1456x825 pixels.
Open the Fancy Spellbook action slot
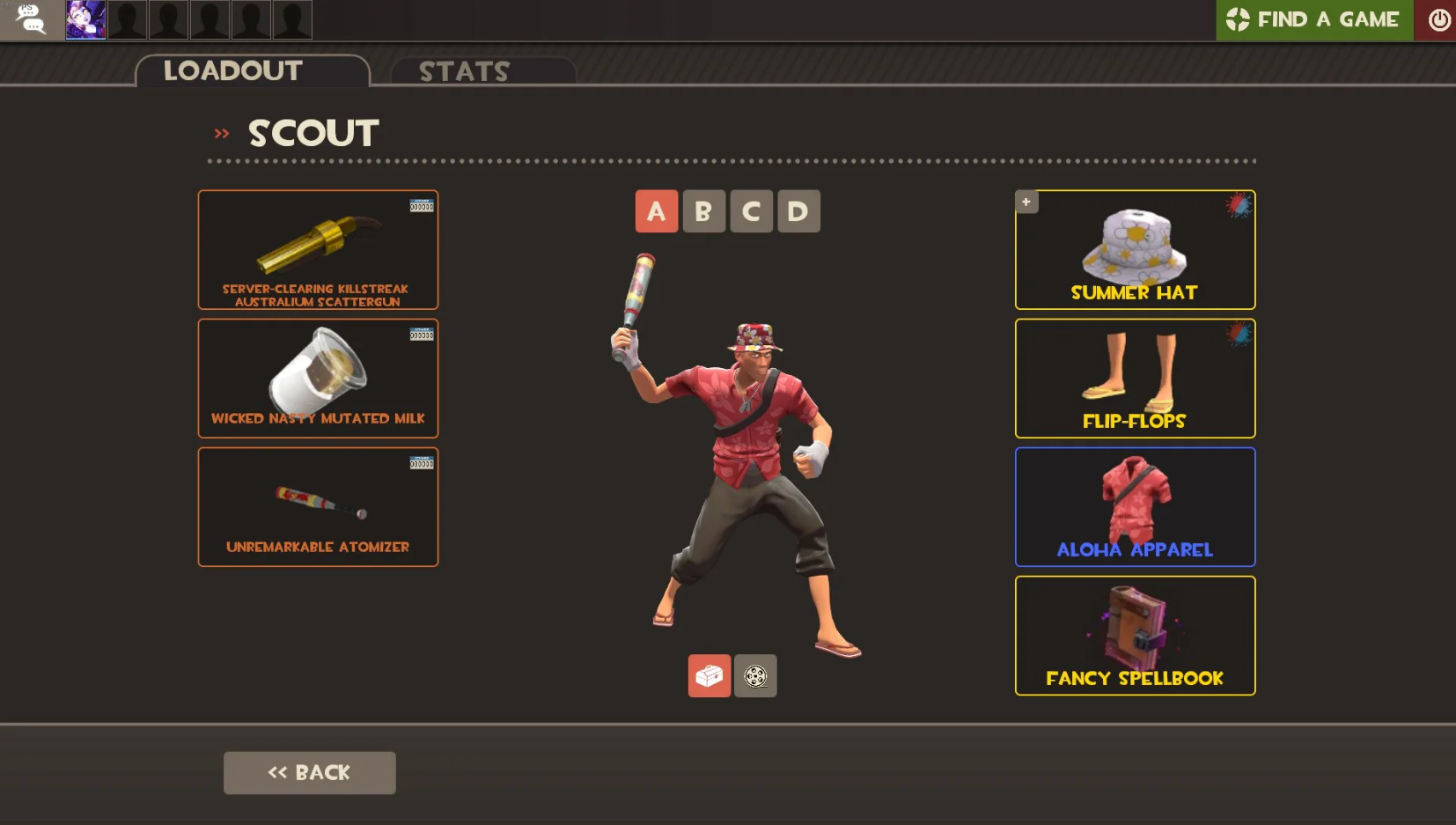click(1135, 636)
